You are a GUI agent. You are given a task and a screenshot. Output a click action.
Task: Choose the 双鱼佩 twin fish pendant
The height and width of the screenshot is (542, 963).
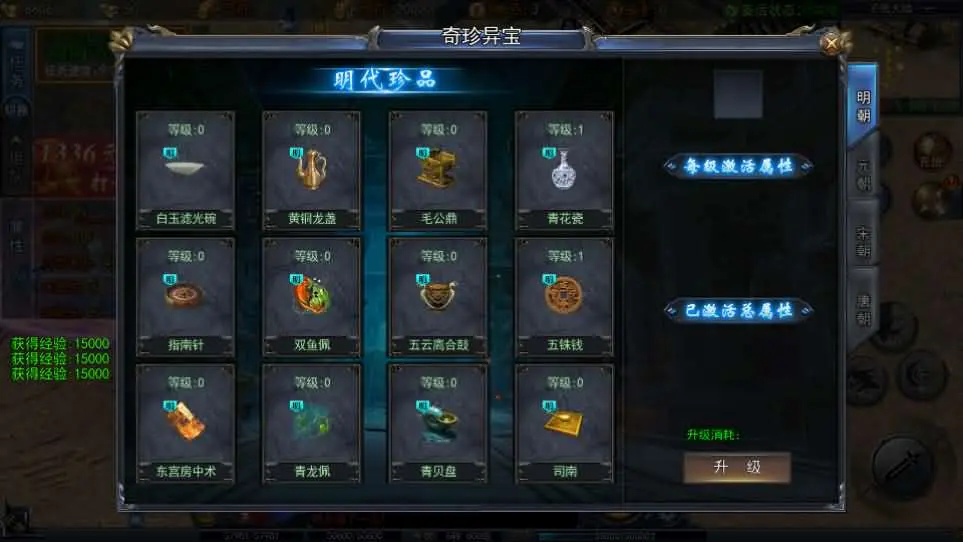click(x=311, y=296)
